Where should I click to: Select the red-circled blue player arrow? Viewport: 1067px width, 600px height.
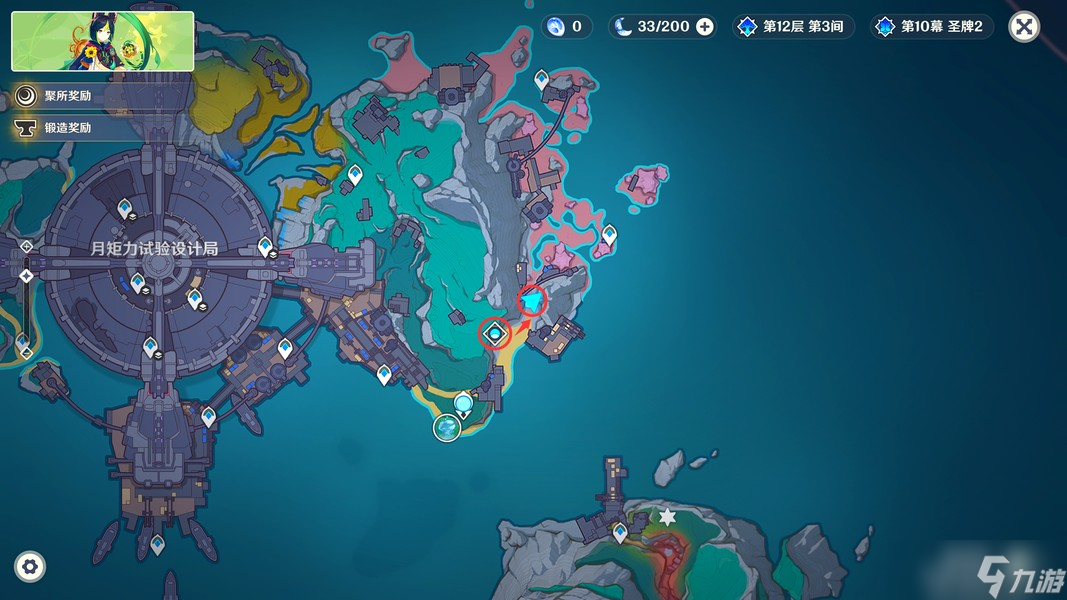point(533,301)
